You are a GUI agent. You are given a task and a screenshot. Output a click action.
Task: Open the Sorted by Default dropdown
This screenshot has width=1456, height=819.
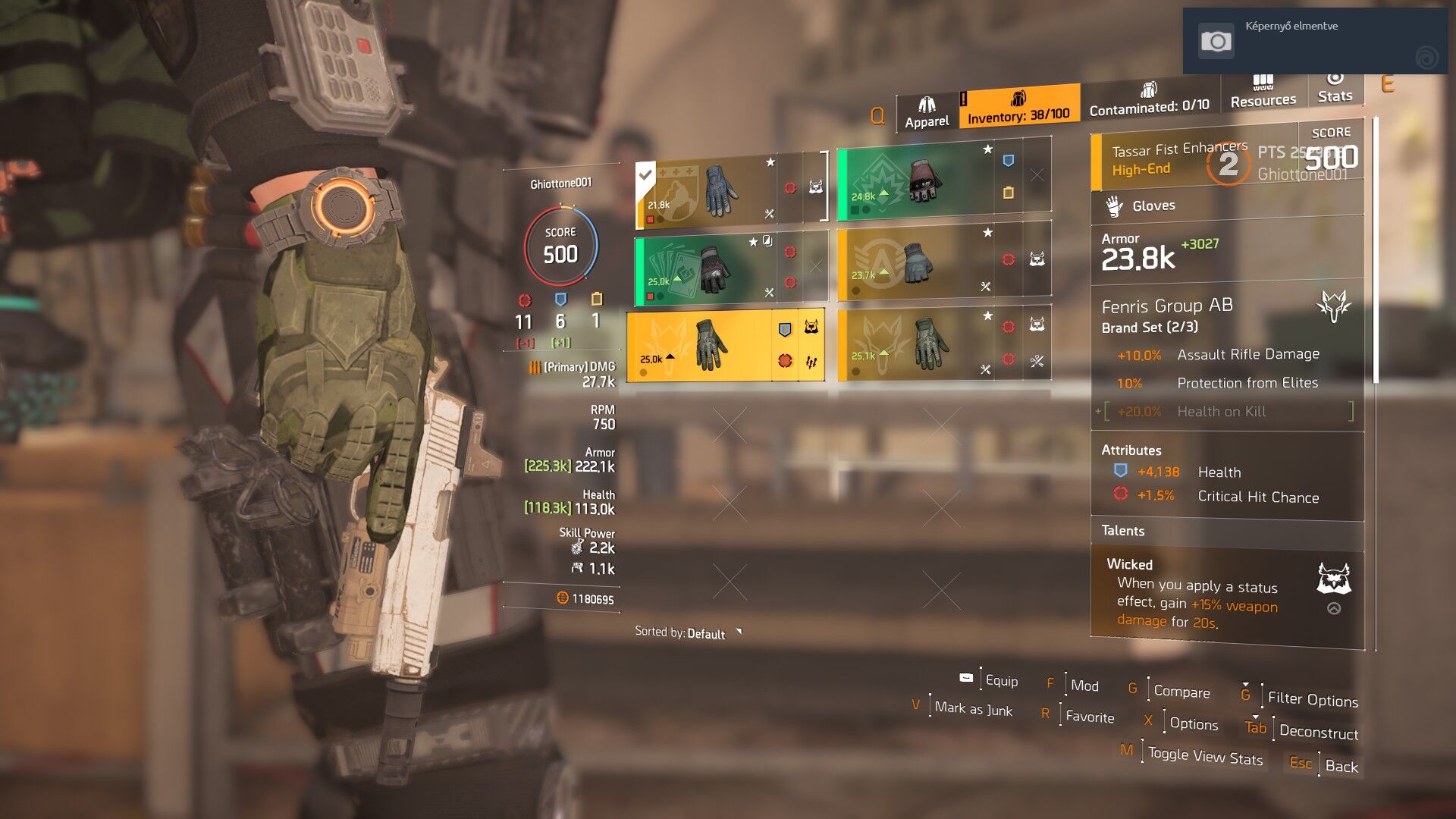[x=688, y=633]
